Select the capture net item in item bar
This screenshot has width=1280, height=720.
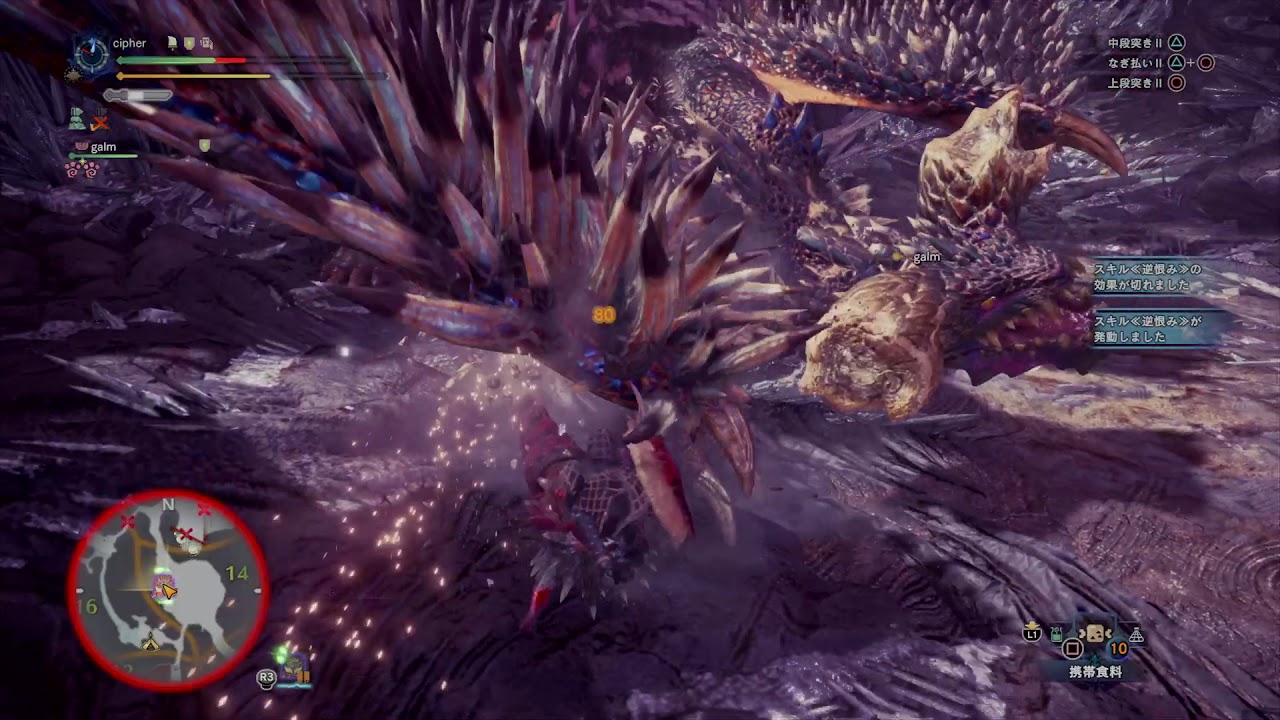1136,635
